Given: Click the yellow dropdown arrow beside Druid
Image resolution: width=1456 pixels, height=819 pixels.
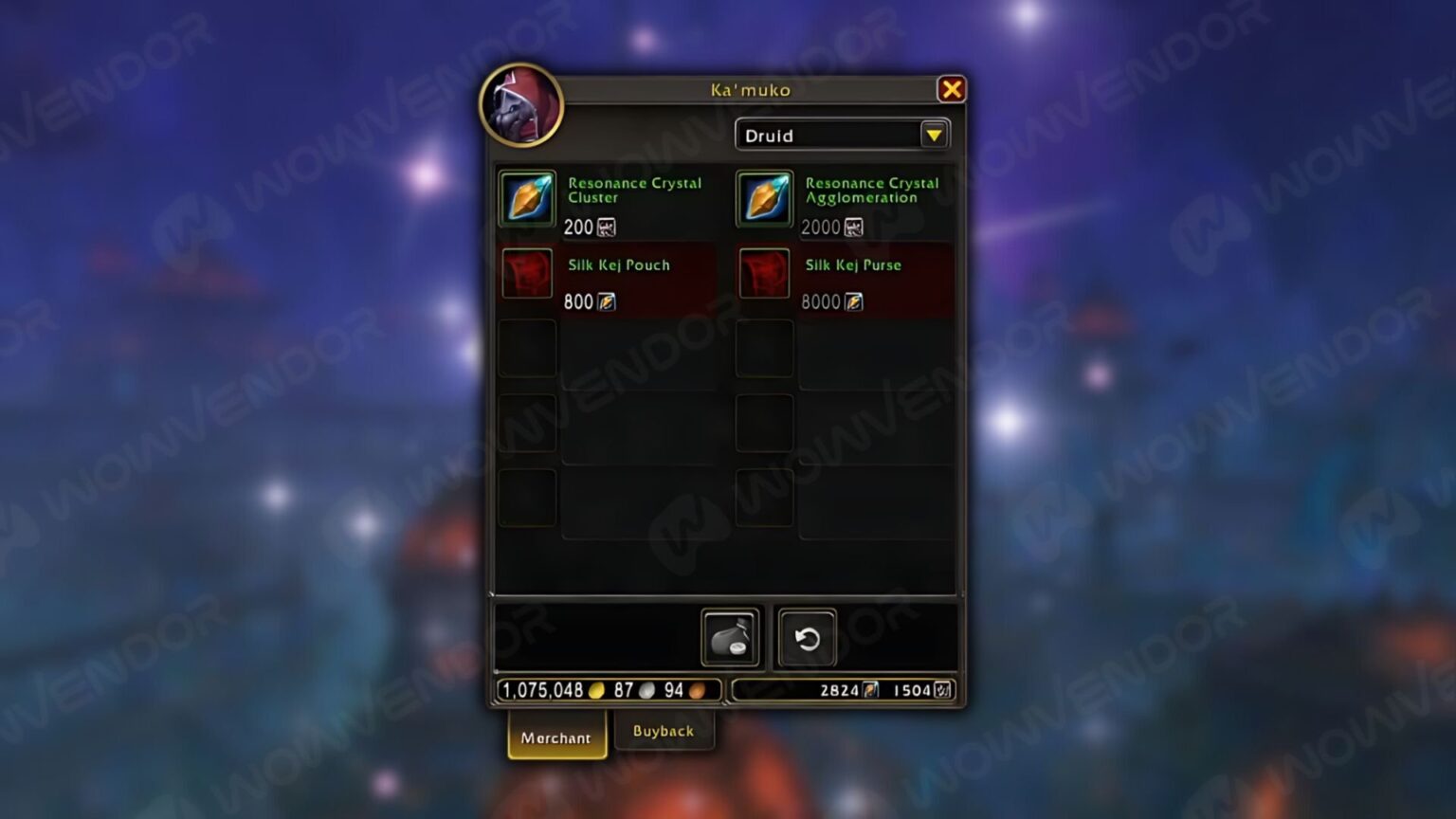Looking at the screenshot, I should coord(935,135).
